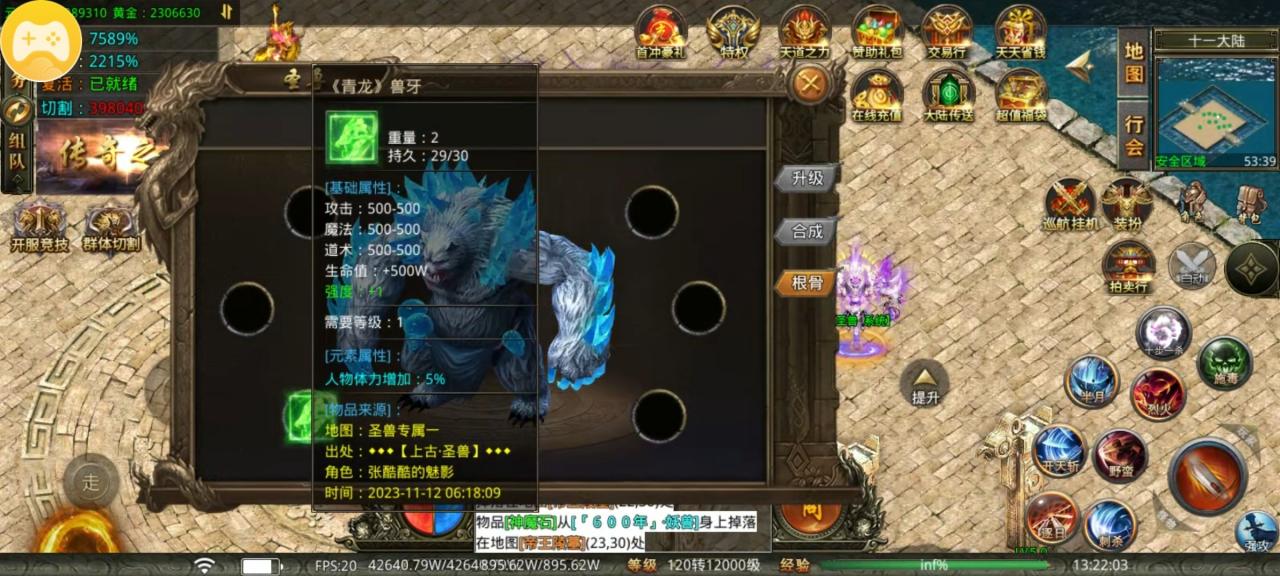
Task: Close the sacred beast panel
Action: tap(809, 83)
